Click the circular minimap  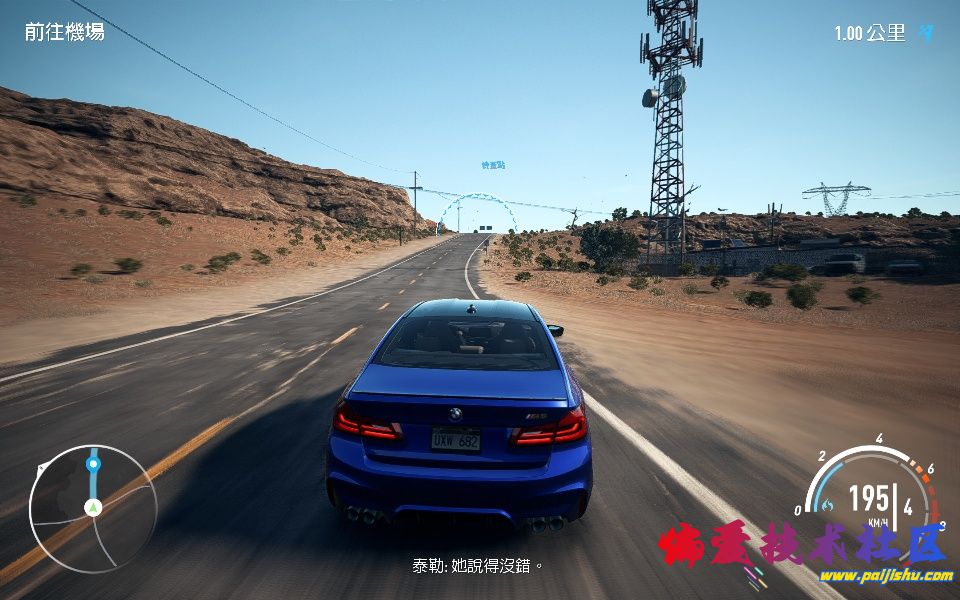[x=93, y=508]
